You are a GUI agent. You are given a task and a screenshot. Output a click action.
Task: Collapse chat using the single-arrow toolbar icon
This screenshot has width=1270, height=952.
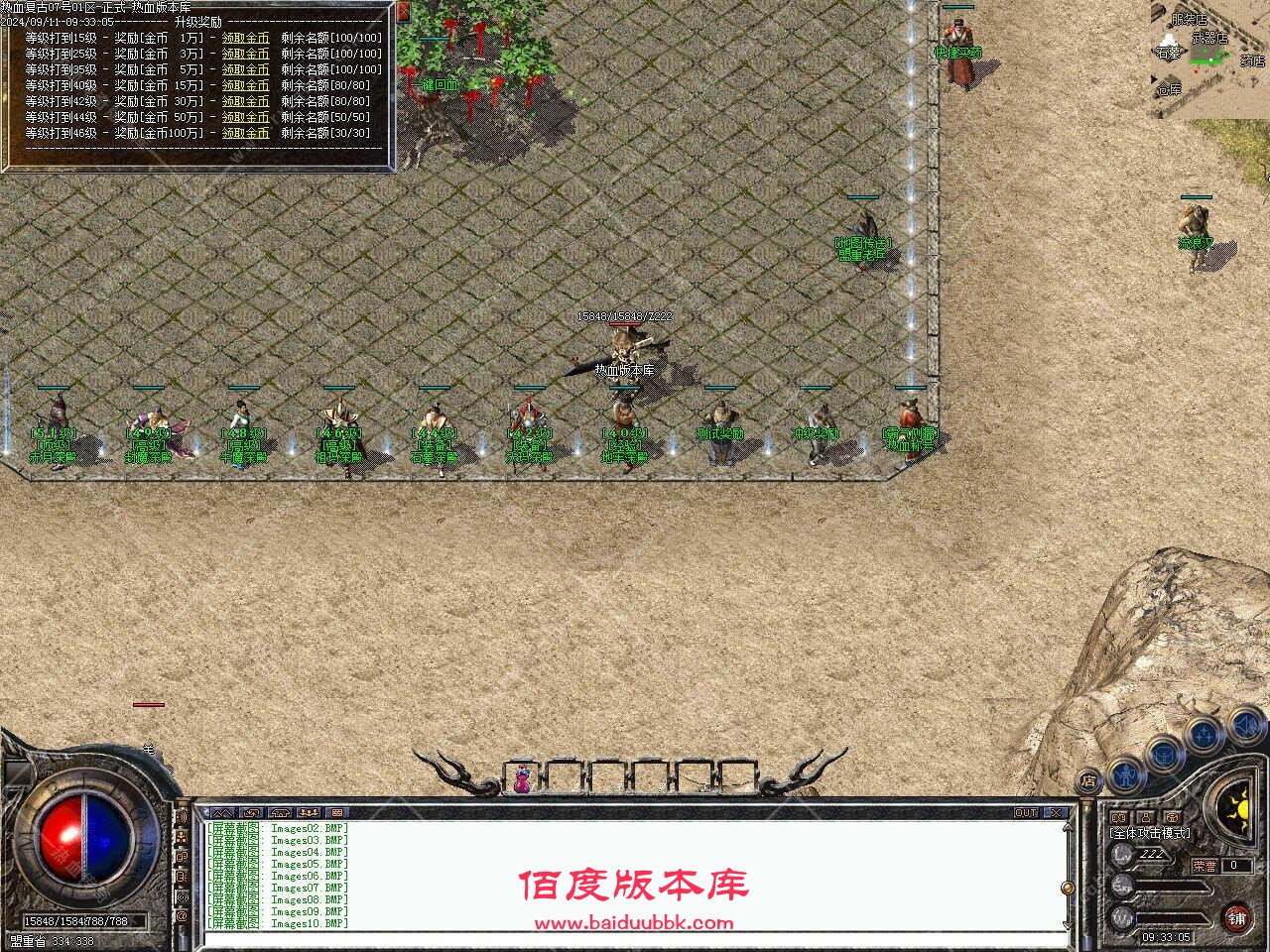[250, 811]
